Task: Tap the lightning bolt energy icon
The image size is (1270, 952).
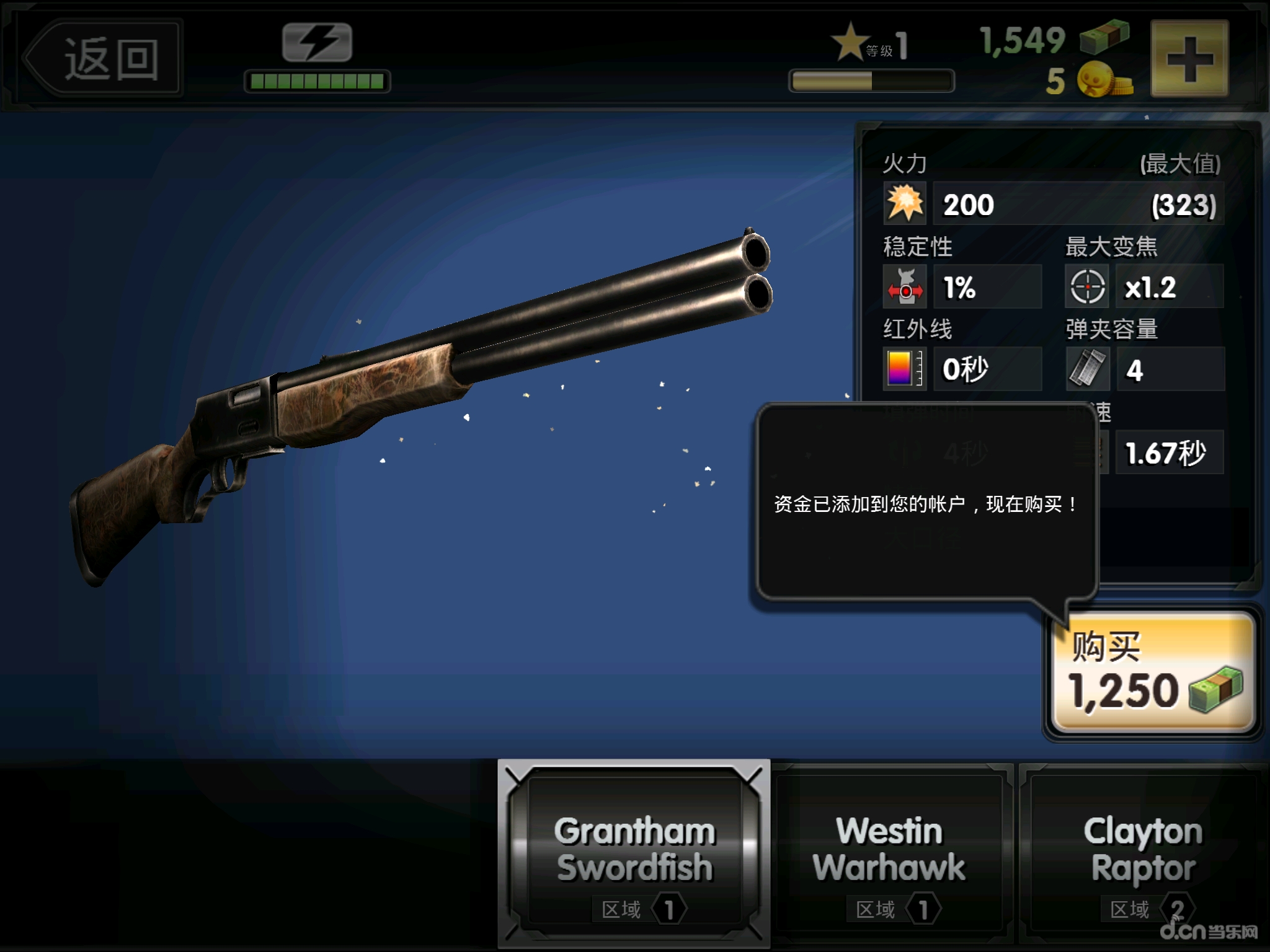Action: [317, 43]
